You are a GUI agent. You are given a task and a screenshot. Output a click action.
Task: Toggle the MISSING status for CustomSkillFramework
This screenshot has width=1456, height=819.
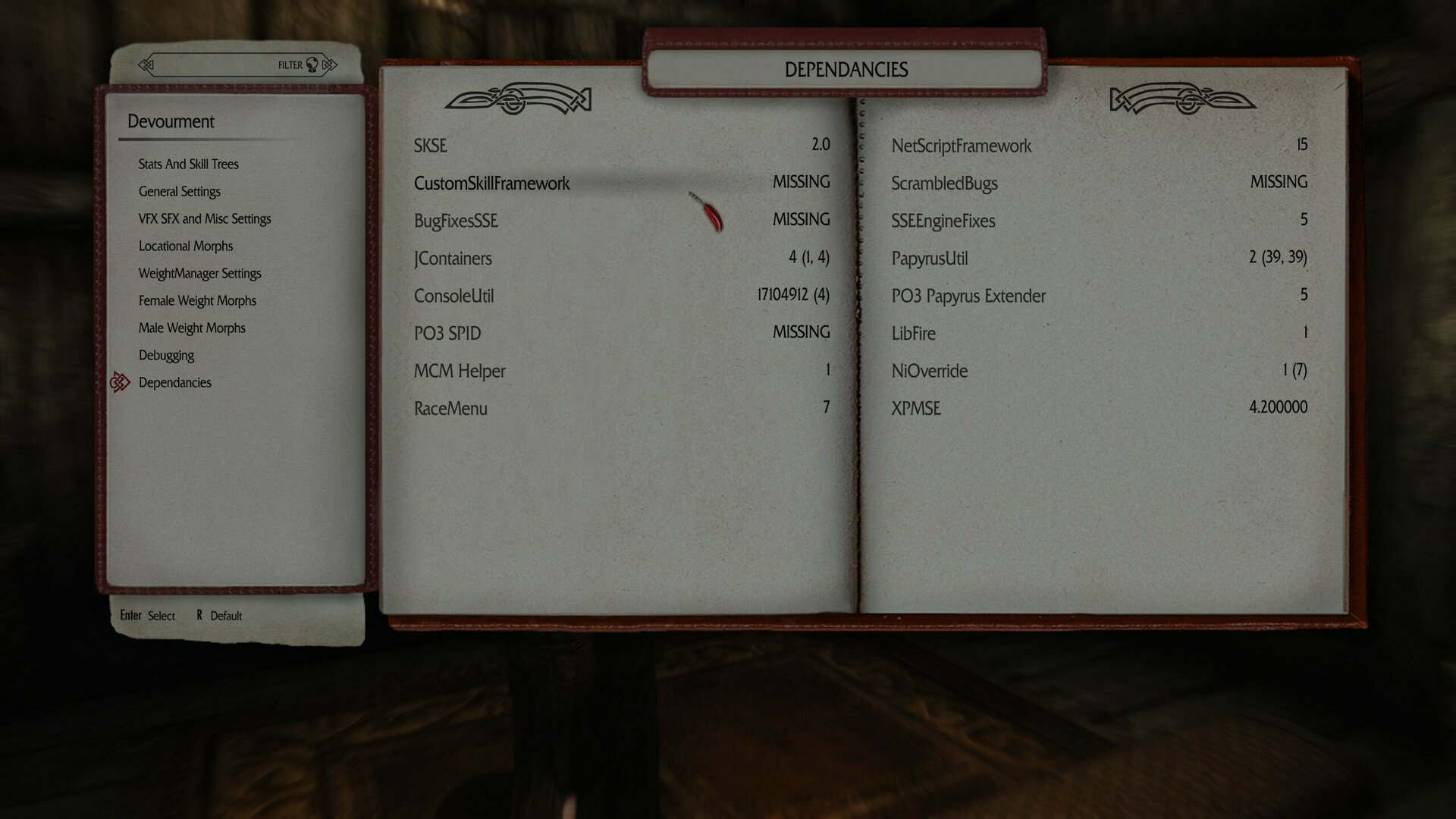pos(801,183)
